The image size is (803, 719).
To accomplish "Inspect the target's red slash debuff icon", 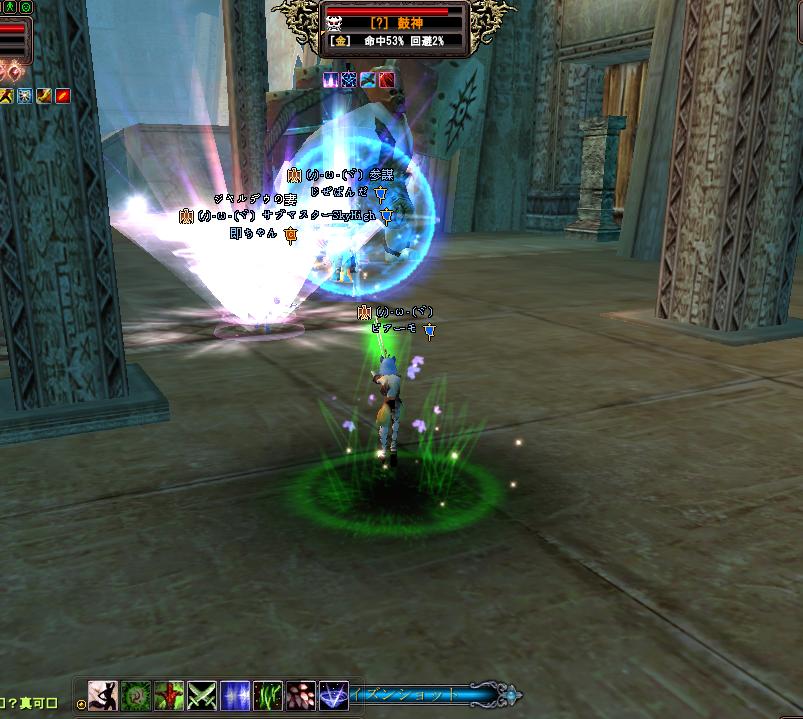I will click(386, 79).
